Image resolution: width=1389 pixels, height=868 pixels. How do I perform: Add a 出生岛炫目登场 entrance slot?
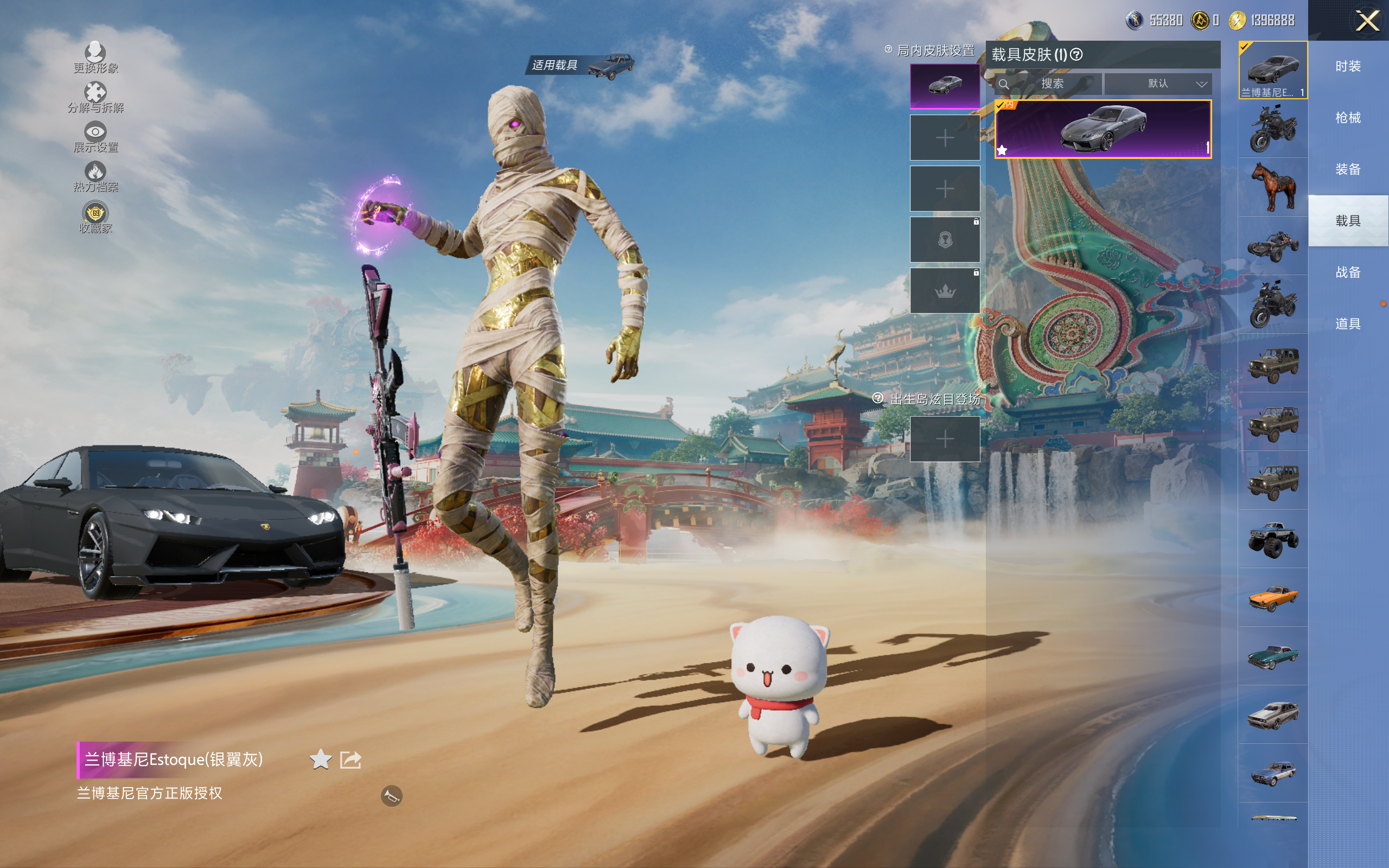(x=945, y=439)
